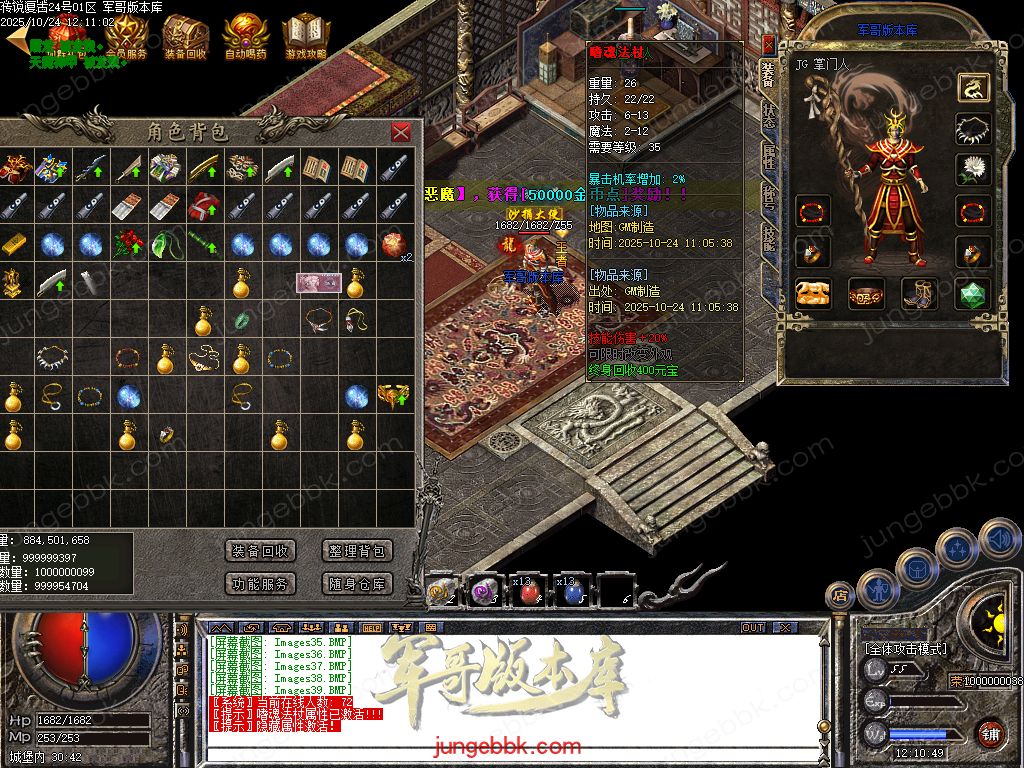Select the gold bar in the bag
Viewport: 1024px width, 768px height.
(13, 244)
